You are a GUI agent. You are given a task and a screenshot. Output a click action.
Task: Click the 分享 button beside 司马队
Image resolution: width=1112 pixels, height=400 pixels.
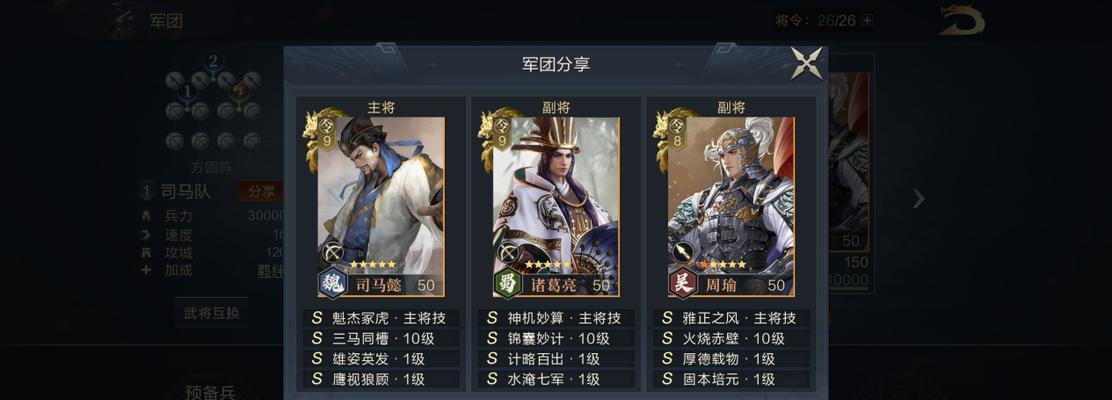pyautogui.click(x=260, y=191)
